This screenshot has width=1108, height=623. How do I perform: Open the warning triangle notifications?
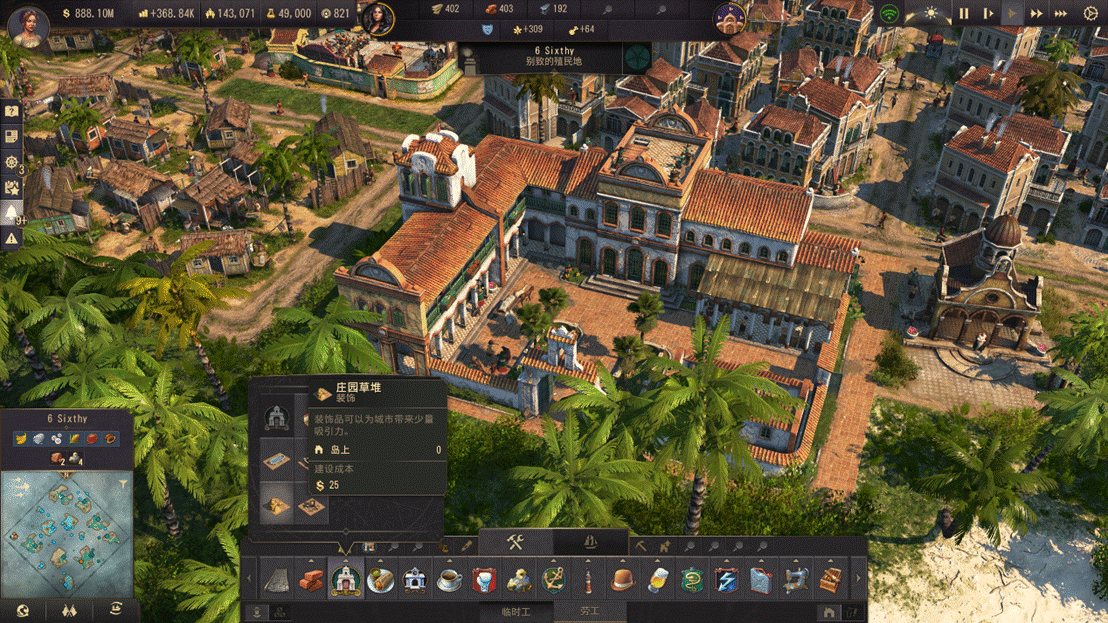coord(12,238)
